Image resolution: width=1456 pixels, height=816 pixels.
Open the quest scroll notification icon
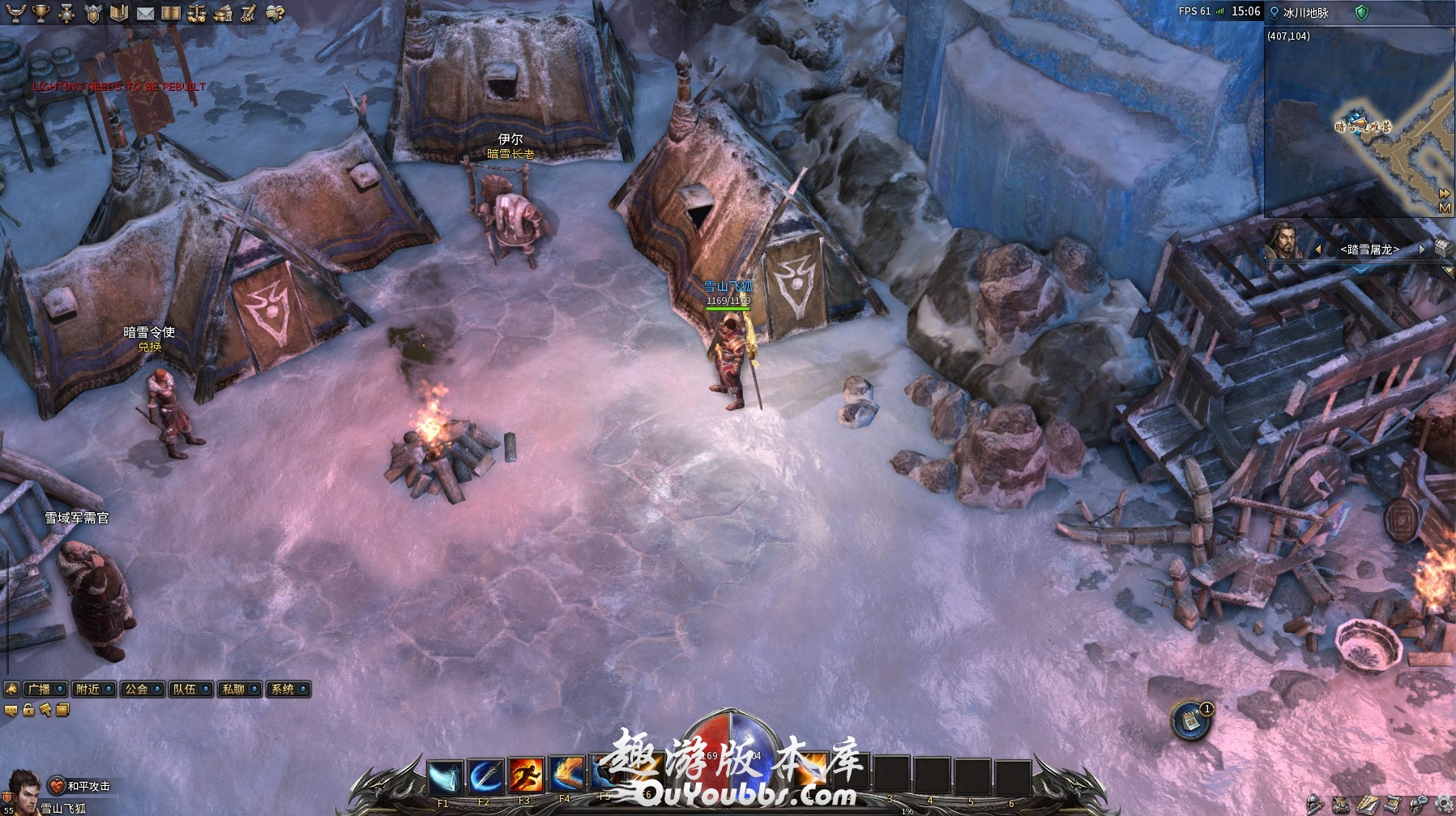pyautogui.click(x=1190, y=720)
